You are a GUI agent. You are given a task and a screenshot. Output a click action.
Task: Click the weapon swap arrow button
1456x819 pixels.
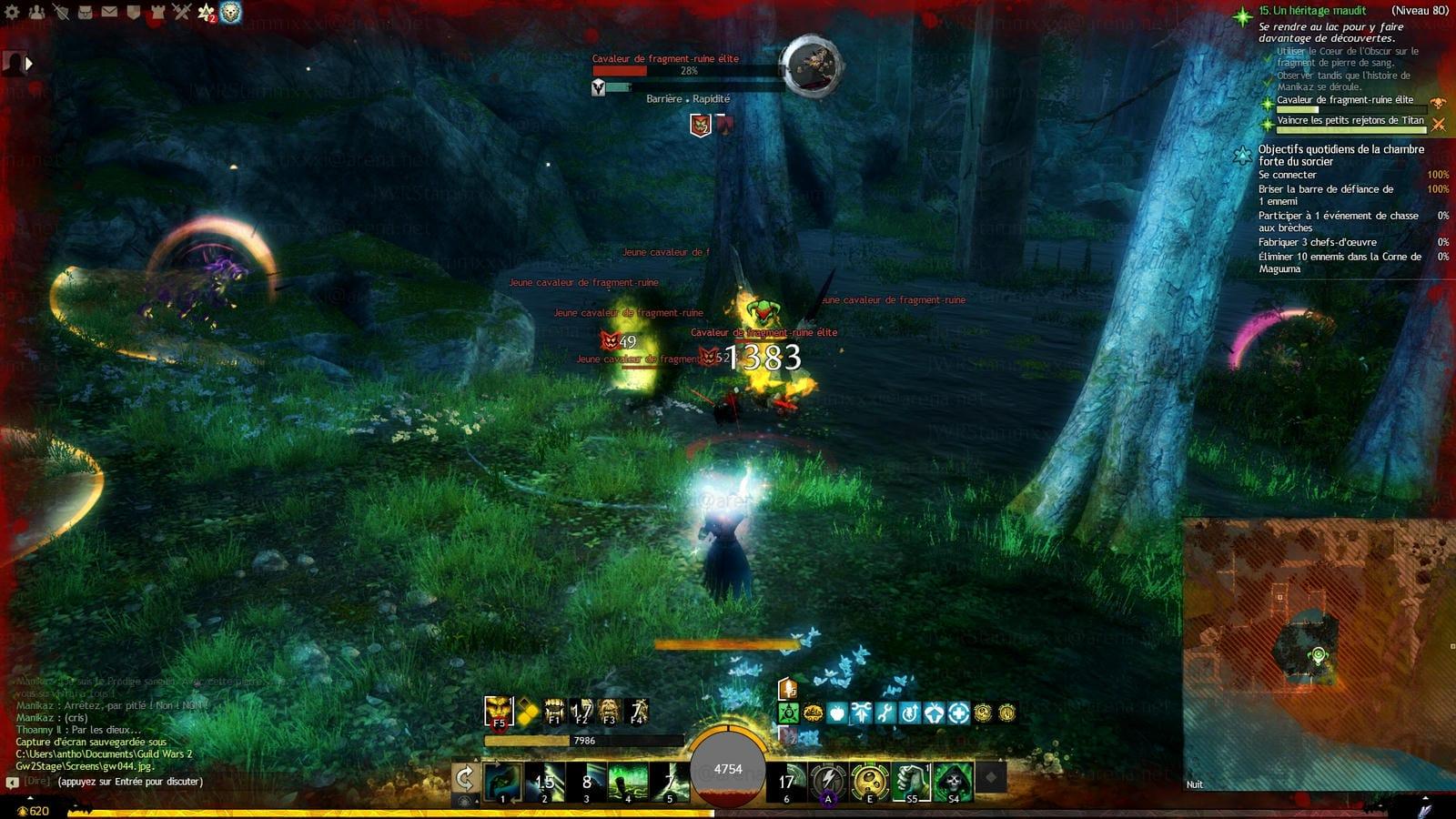point(465,779)
